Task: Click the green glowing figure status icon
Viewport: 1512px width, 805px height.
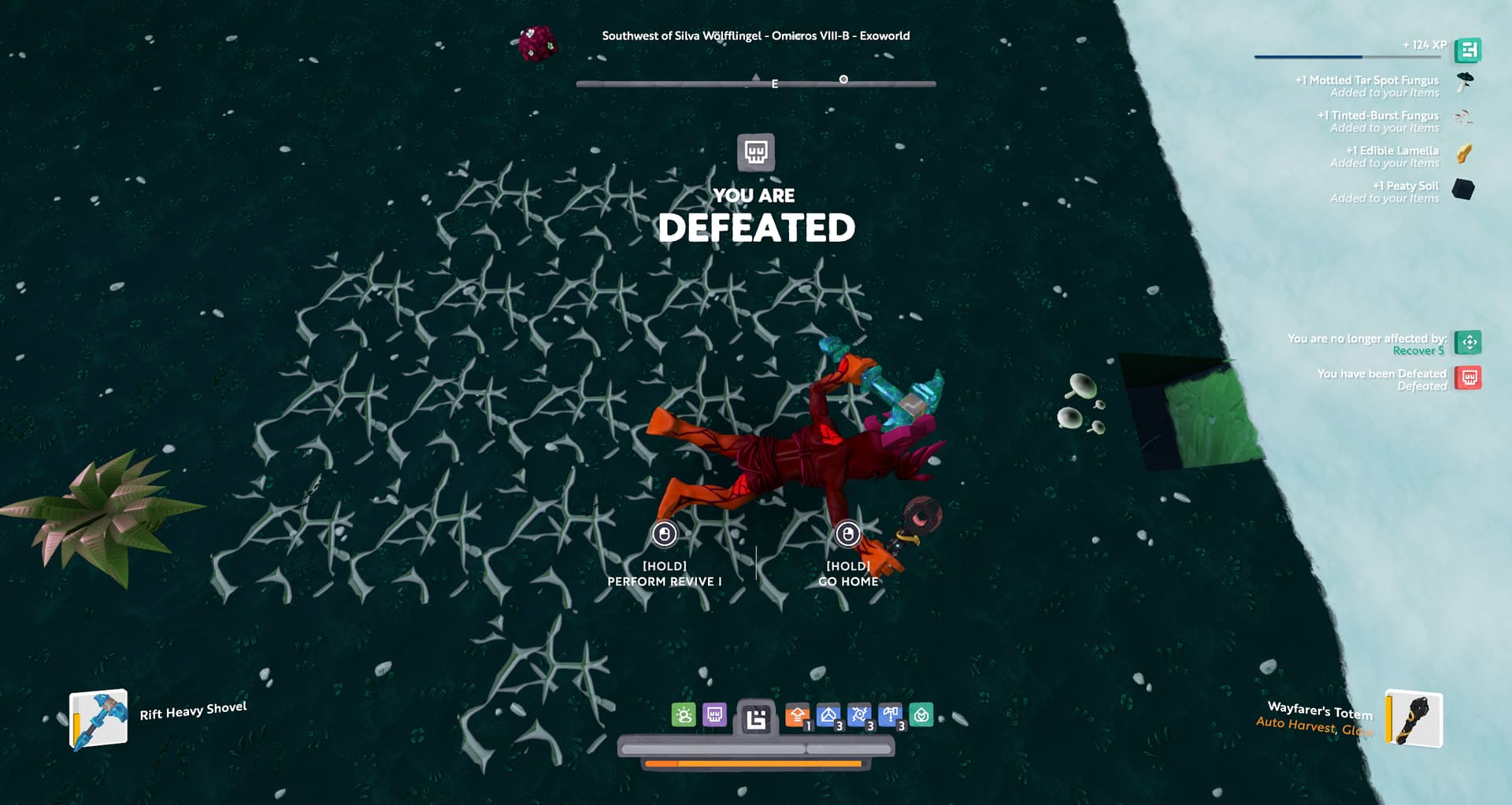Action: [684, 715]
